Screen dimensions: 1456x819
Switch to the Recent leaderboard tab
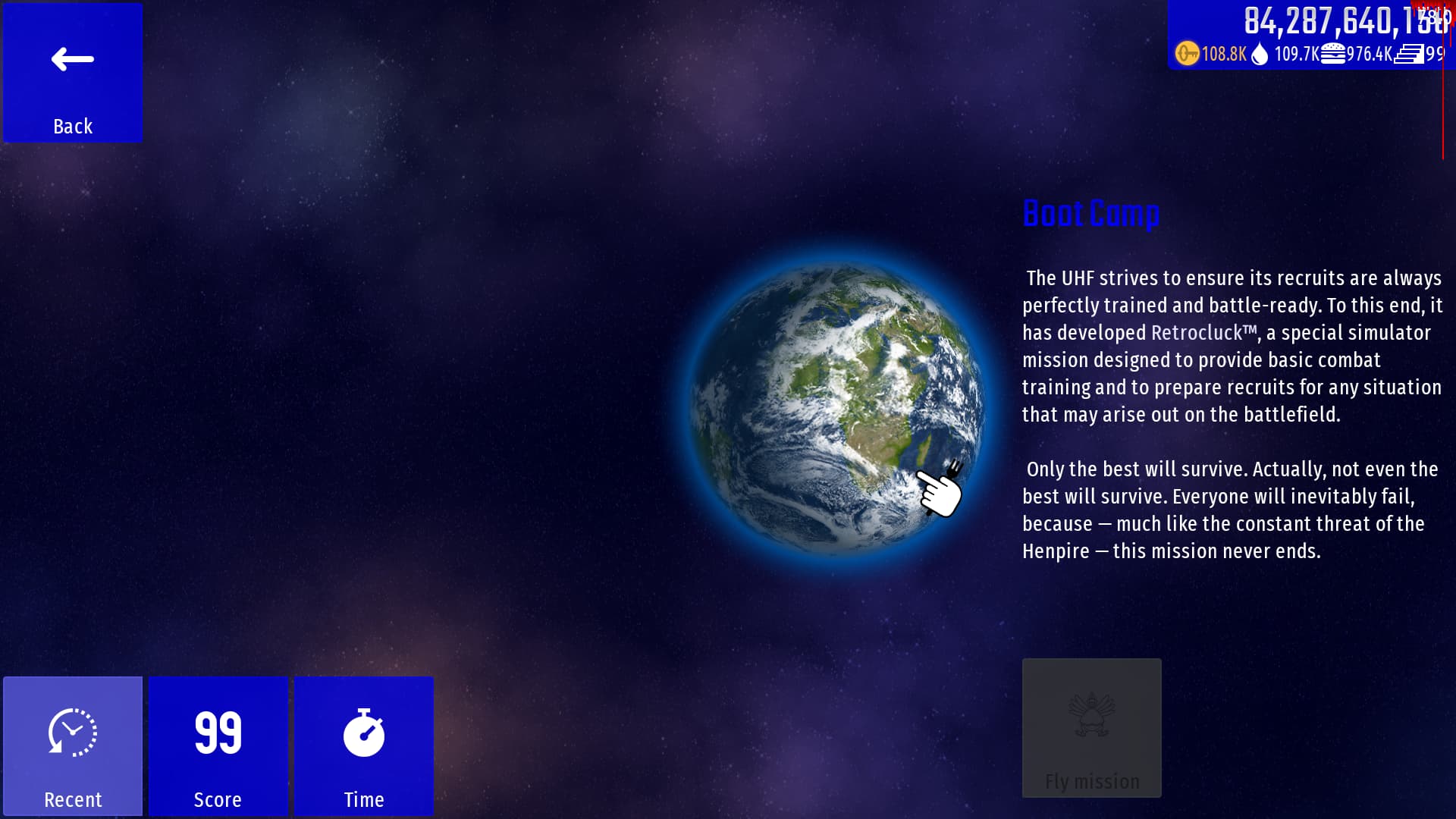coord(73,745)
